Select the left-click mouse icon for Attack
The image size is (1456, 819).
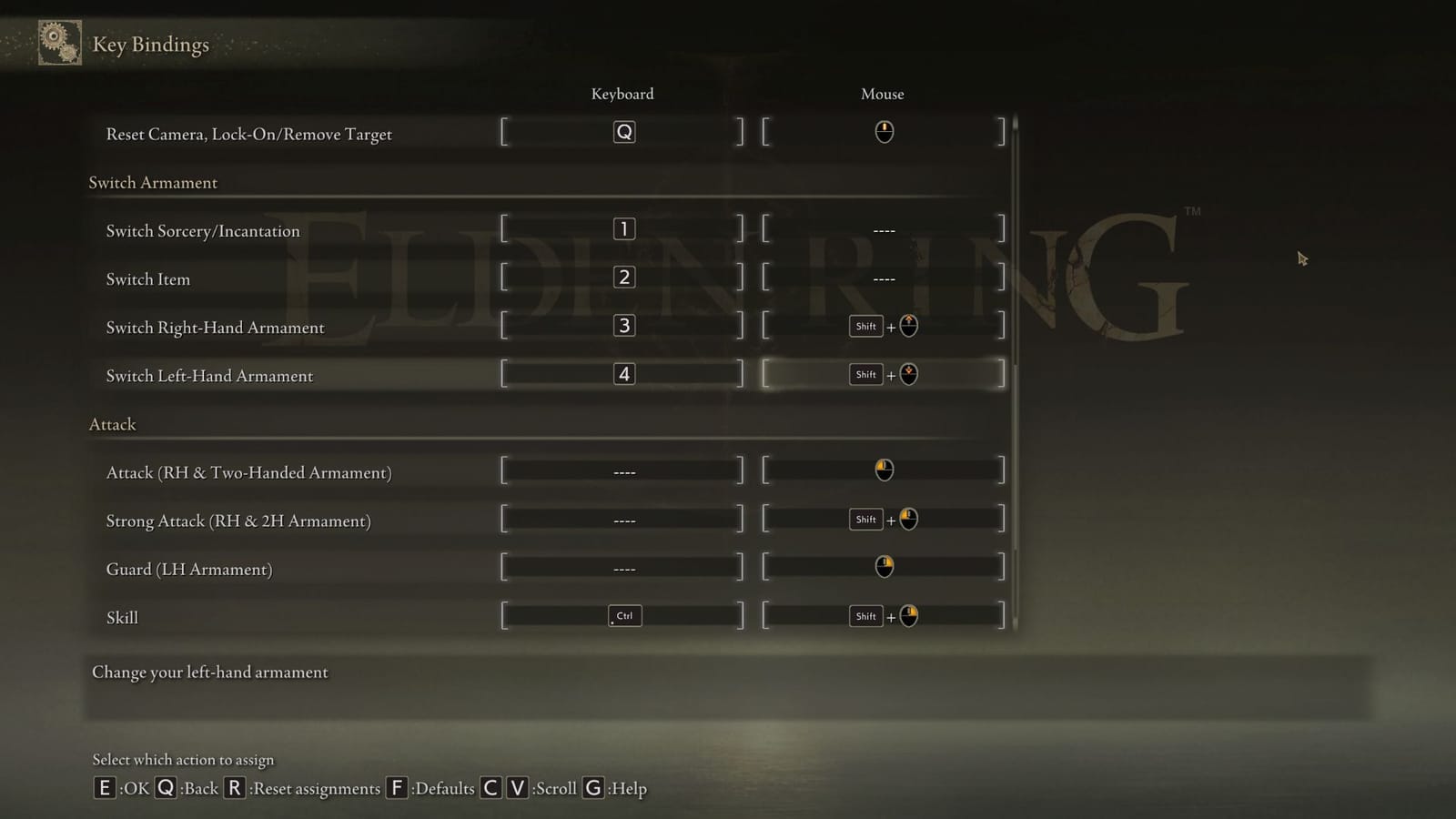pyautogui.click(x=882, y=470)
